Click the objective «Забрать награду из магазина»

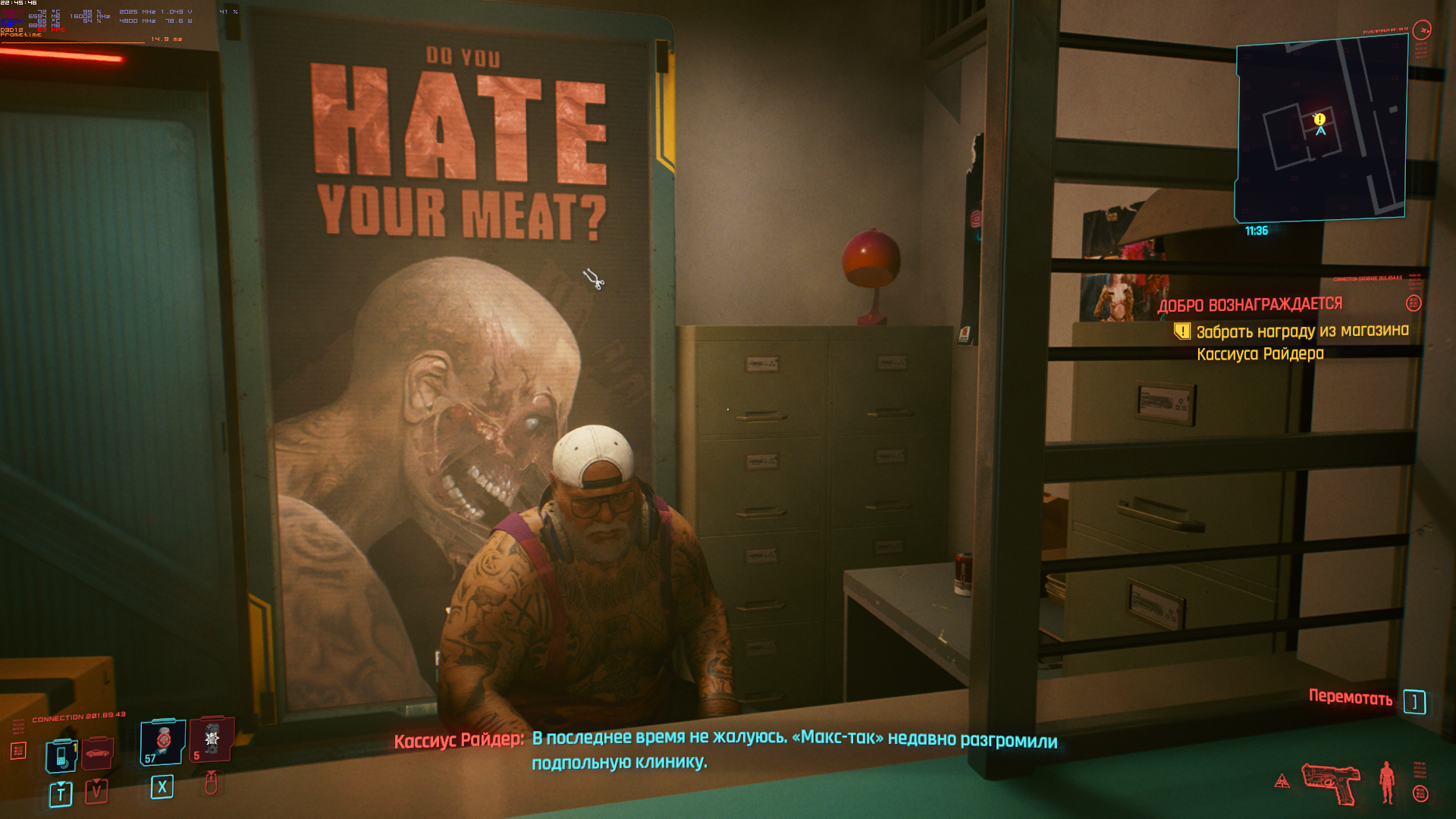[1302, 331]
